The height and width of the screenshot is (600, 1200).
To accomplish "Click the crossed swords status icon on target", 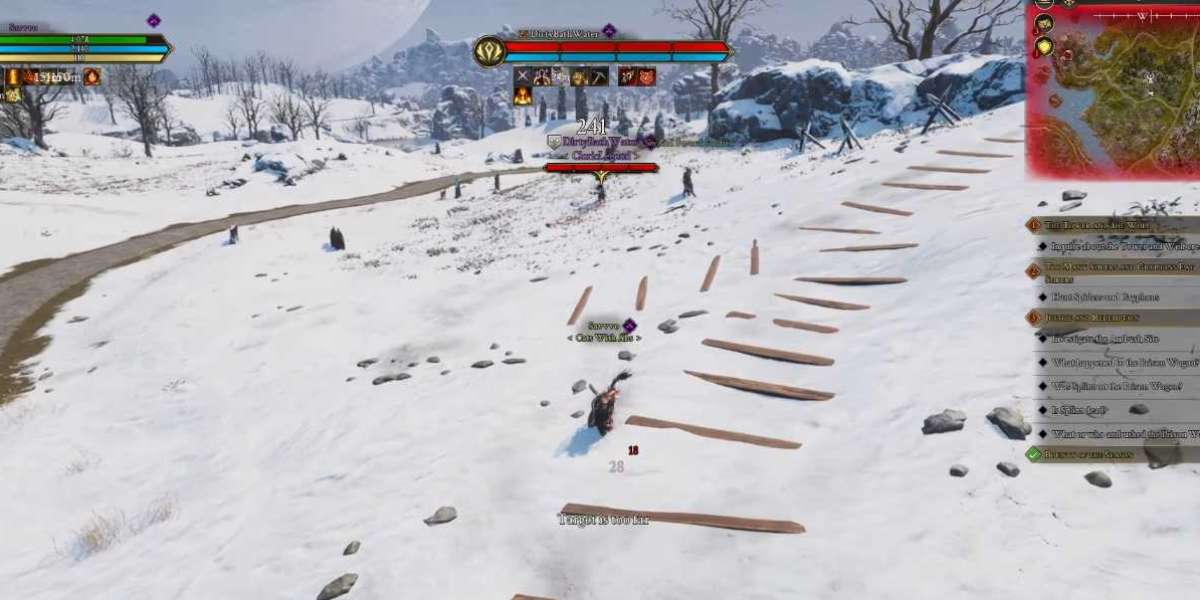I will pyautogui.click(x=522, y=77).
